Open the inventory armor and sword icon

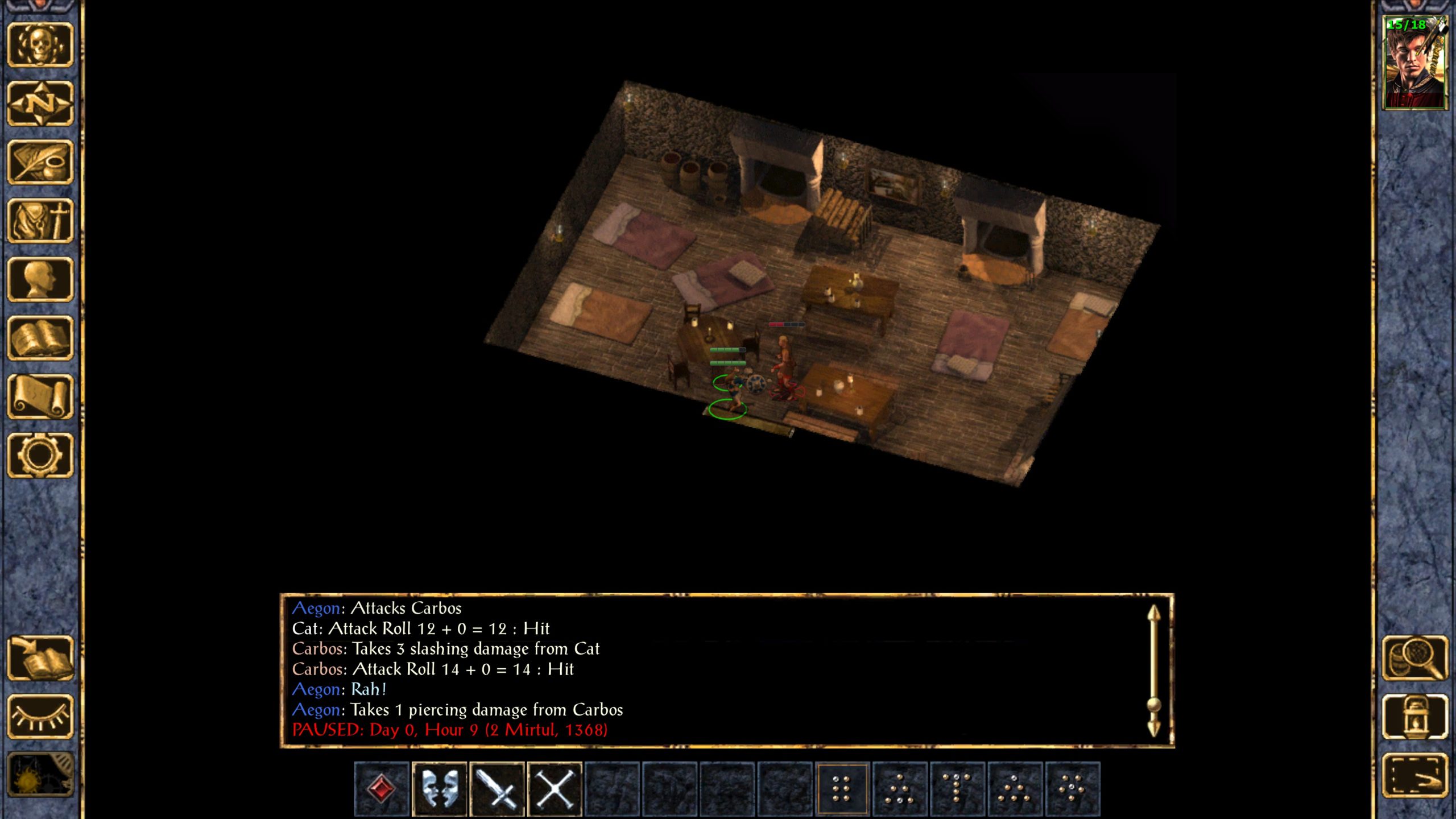pos(40,221)
